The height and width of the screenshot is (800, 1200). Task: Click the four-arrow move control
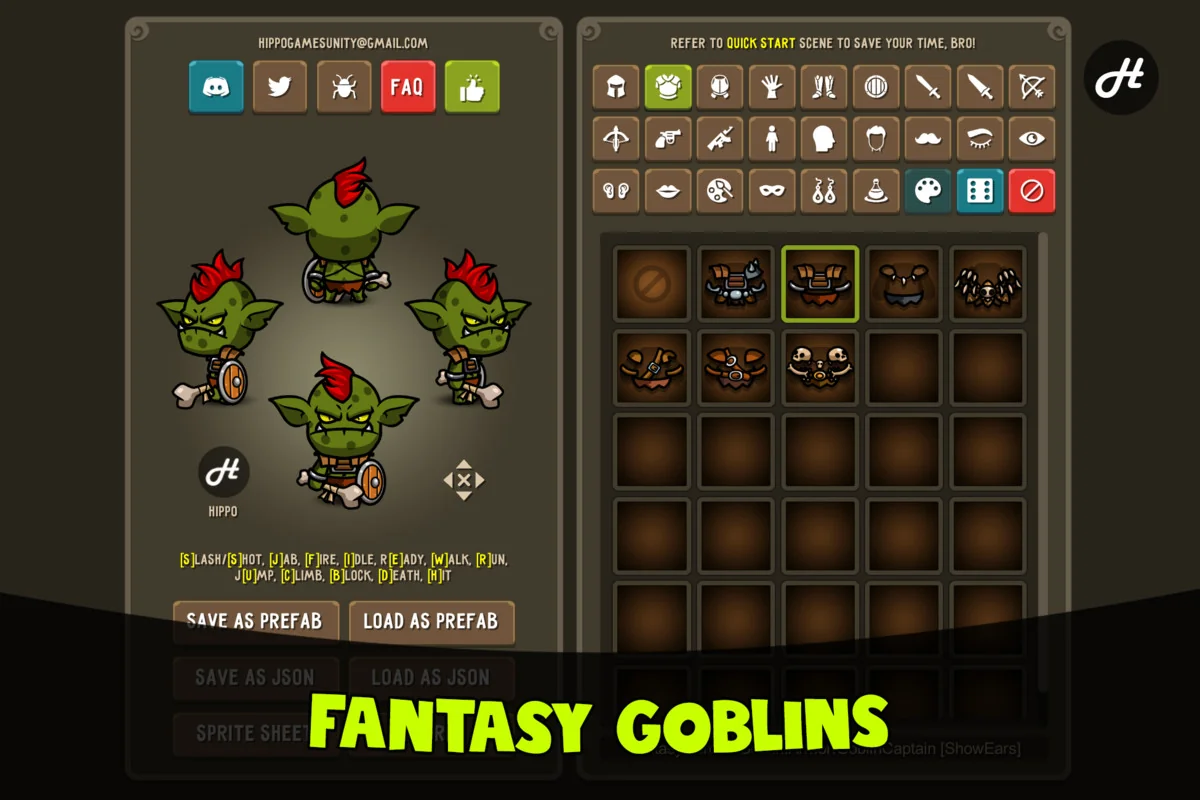tap(464, 480)
